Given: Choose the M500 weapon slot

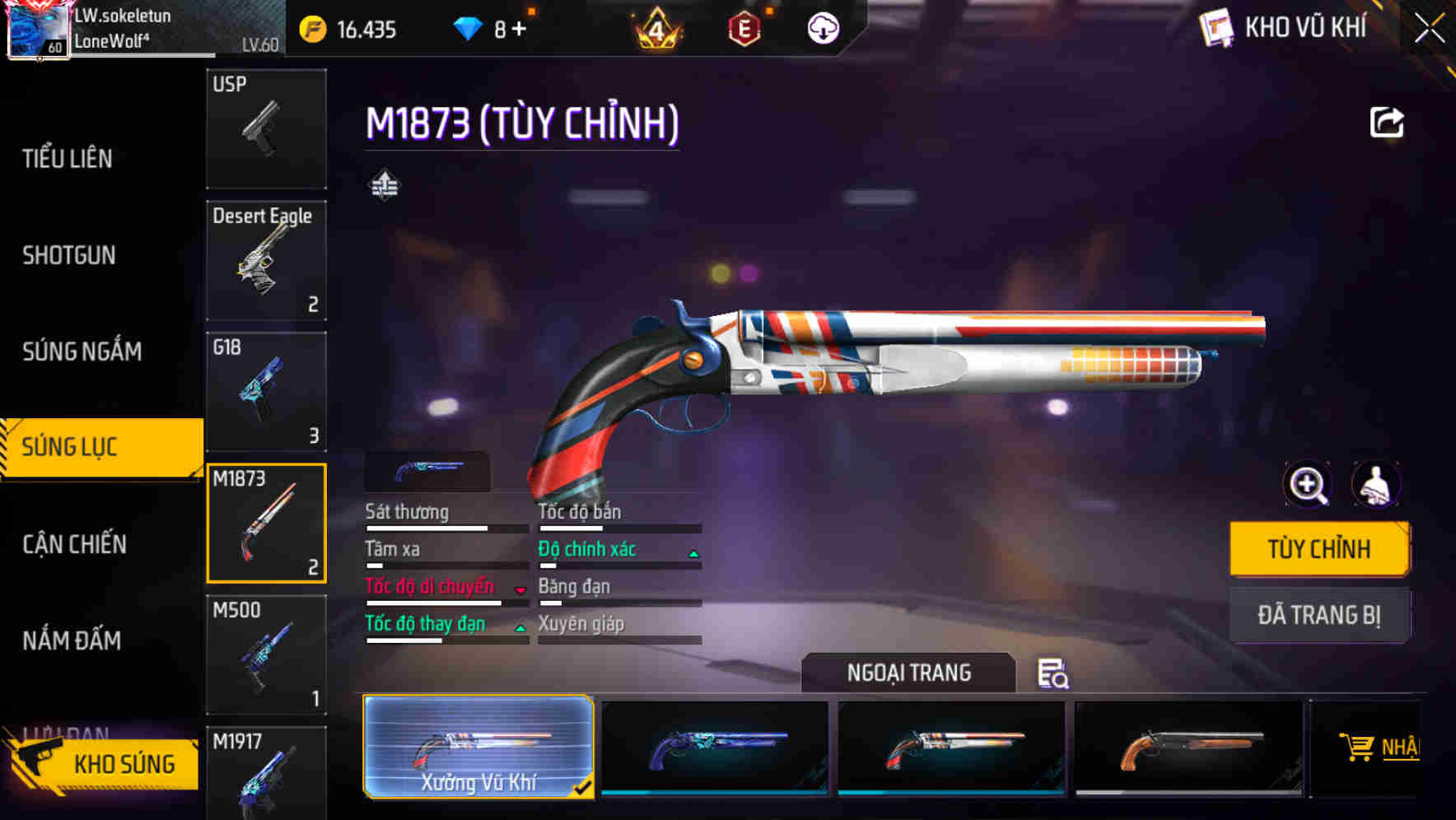Looking at the screenshot, I should point(266,655).
